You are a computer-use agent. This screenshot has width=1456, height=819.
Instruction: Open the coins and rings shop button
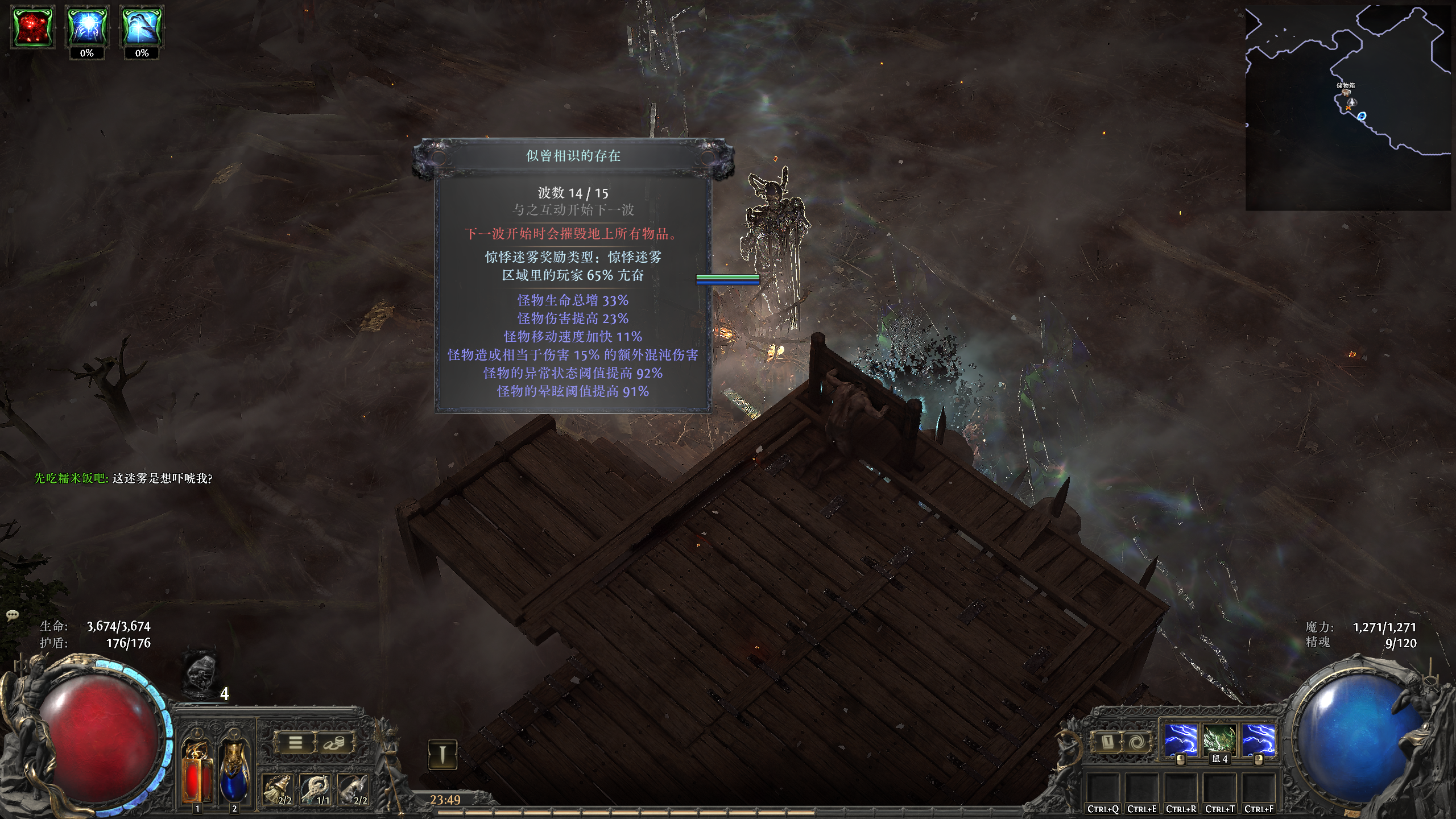(334, 743)
